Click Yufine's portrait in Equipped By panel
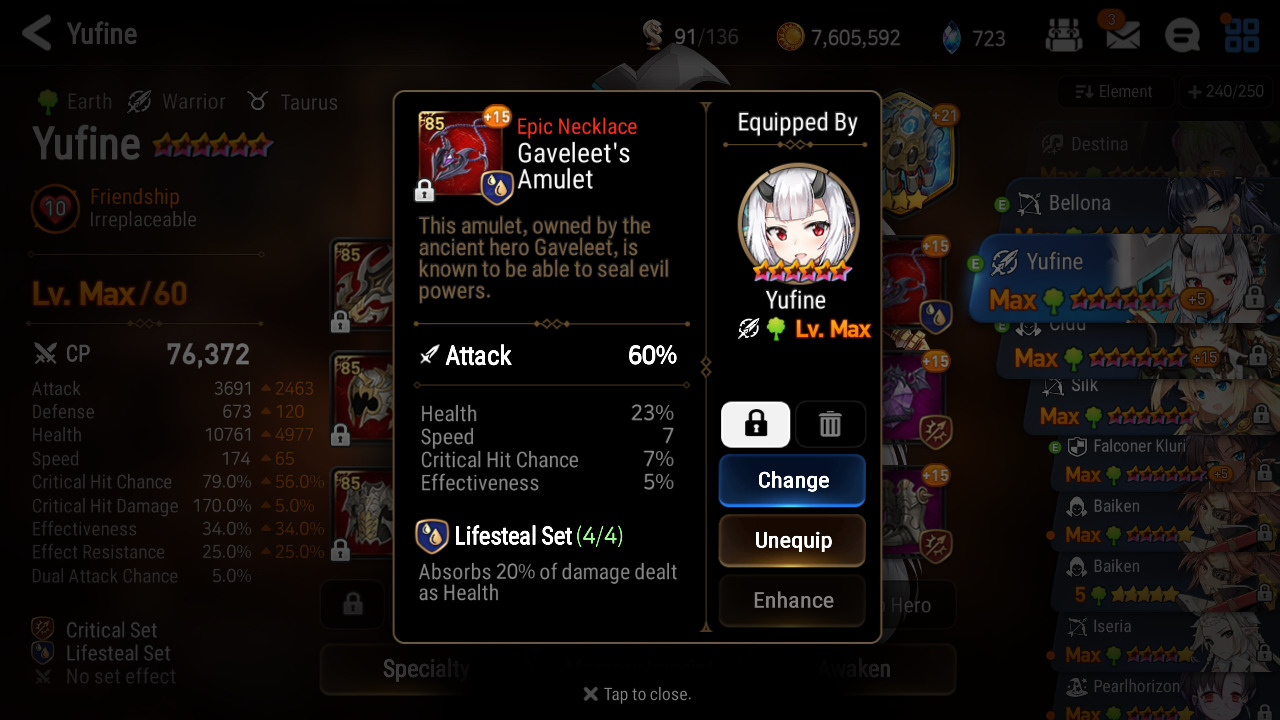The width and height of the screenshot is (1280, 720). [796, 222]
